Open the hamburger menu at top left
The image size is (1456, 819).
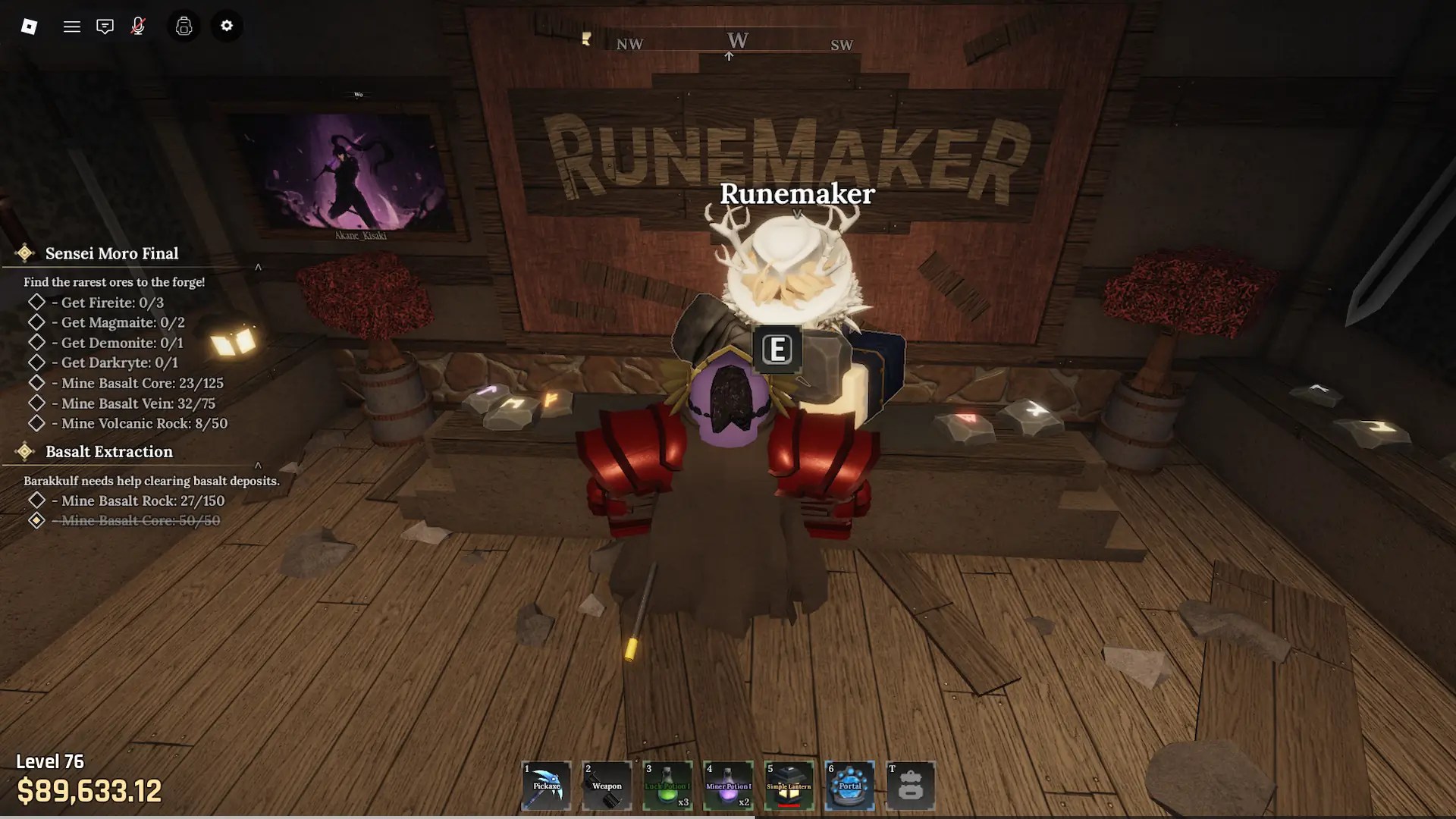[72, 26]
